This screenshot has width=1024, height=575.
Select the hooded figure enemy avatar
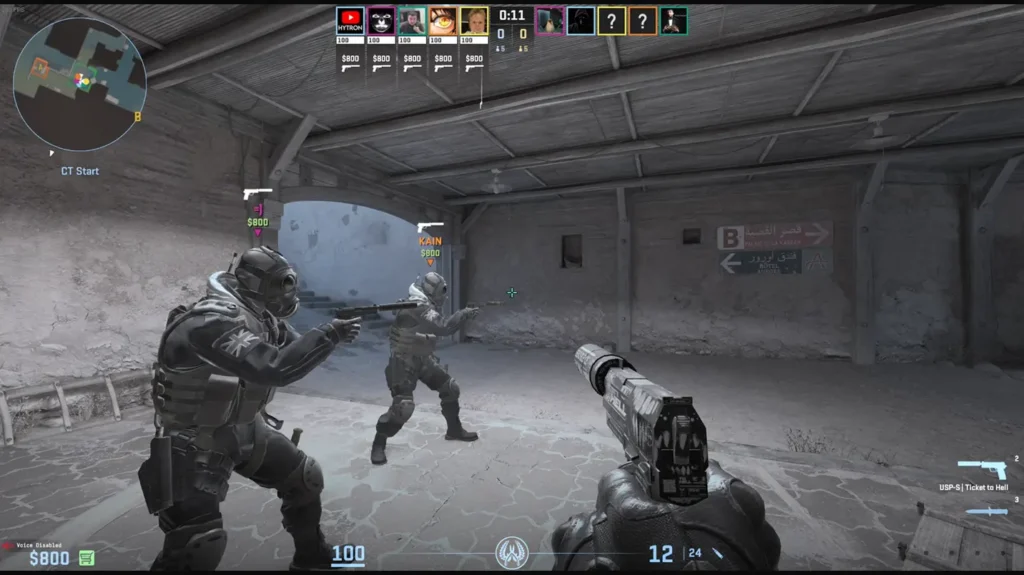click(x=581, y=21)
